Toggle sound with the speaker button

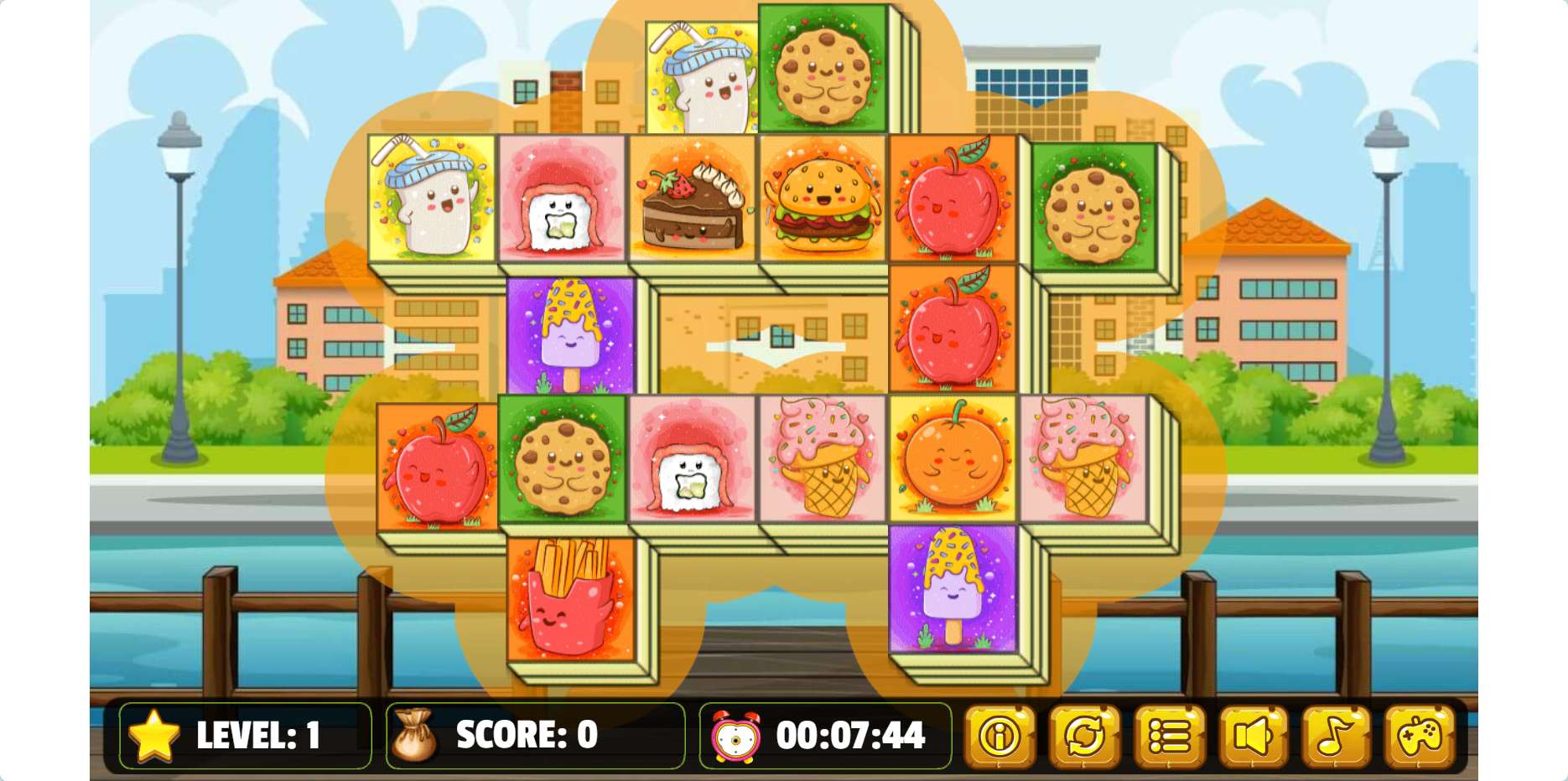(x=1253, y=737)
